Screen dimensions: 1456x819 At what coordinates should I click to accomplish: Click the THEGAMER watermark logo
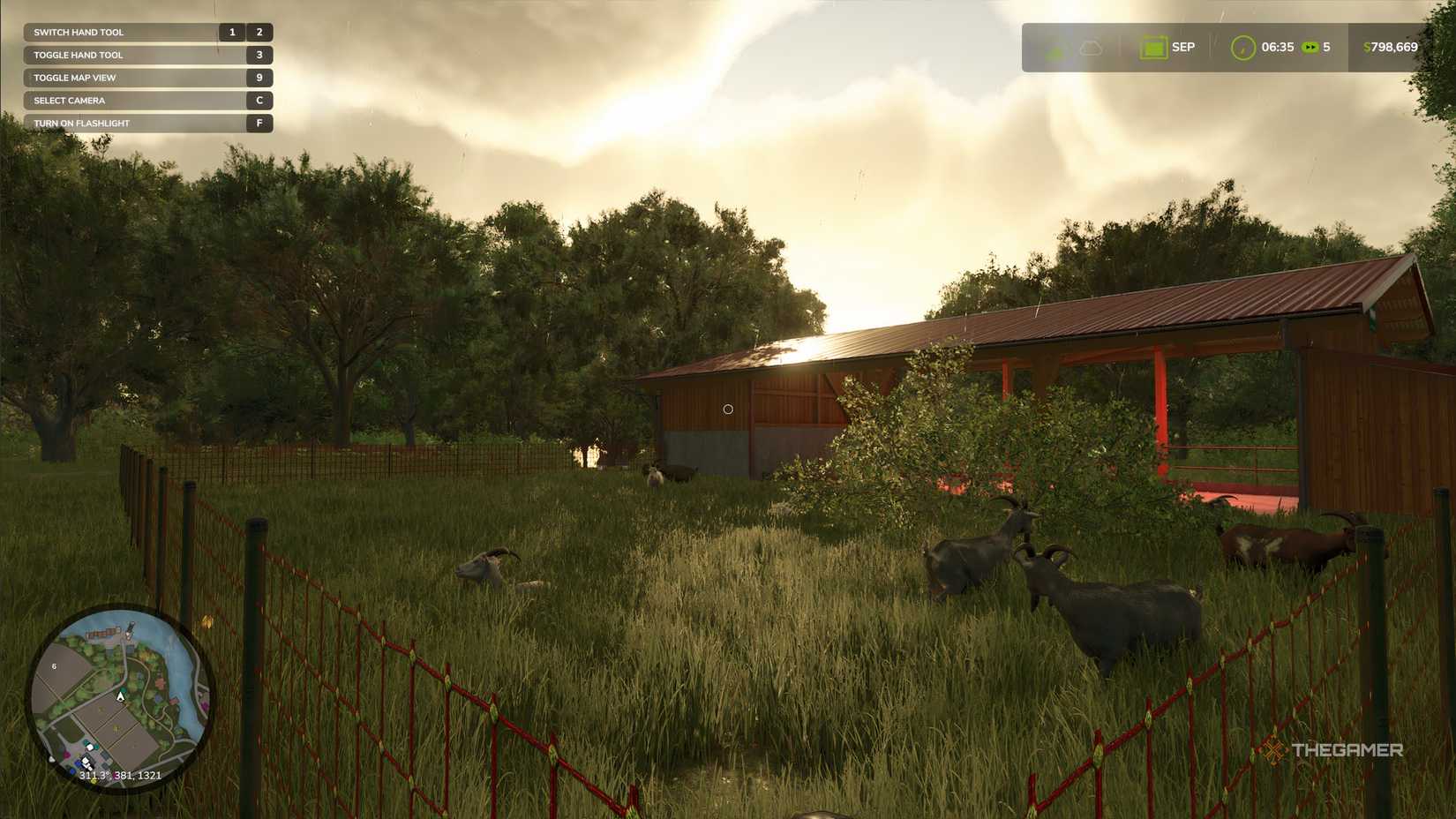[1336, 751]
